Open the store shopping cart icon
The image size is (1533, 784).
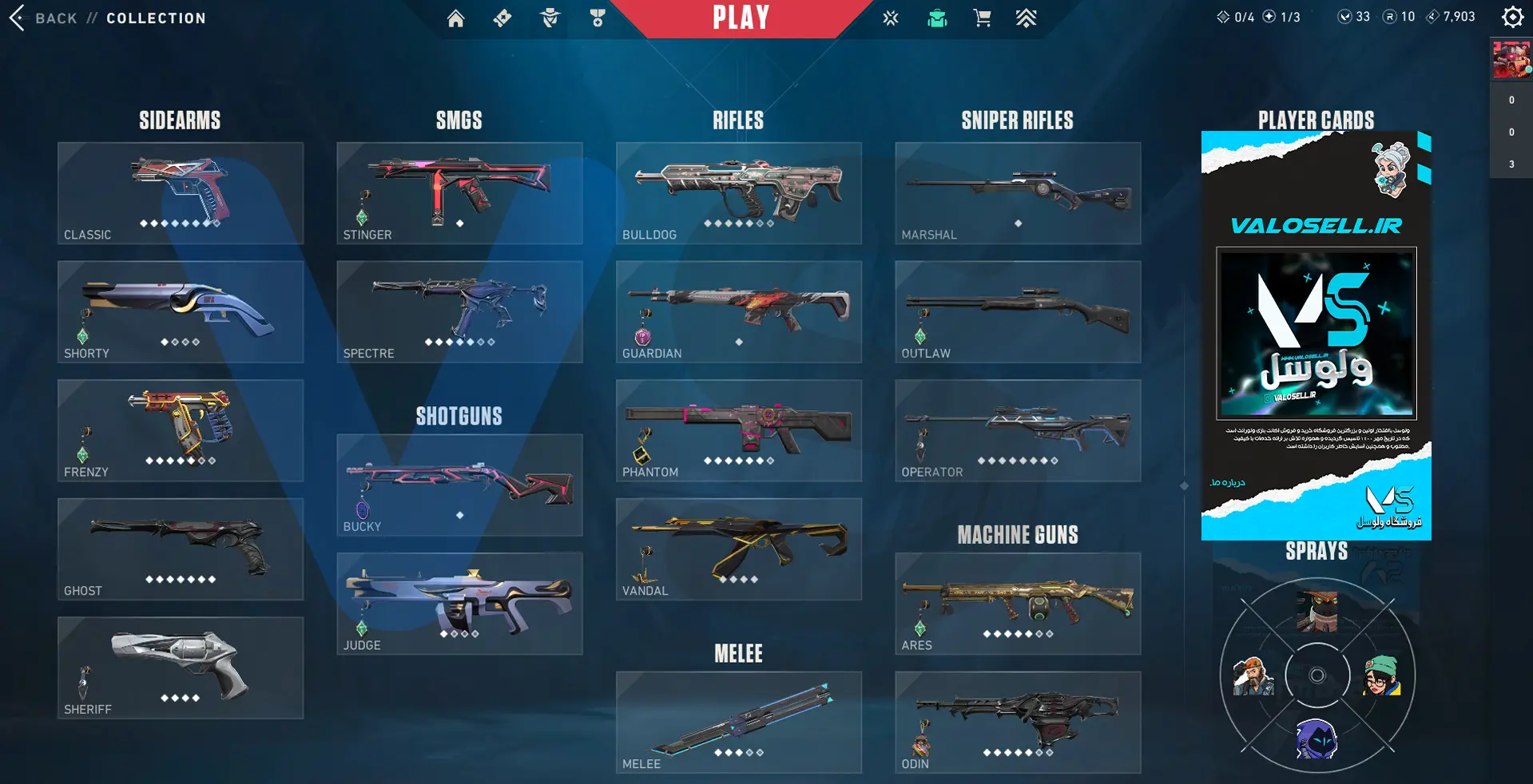[982, 18]
